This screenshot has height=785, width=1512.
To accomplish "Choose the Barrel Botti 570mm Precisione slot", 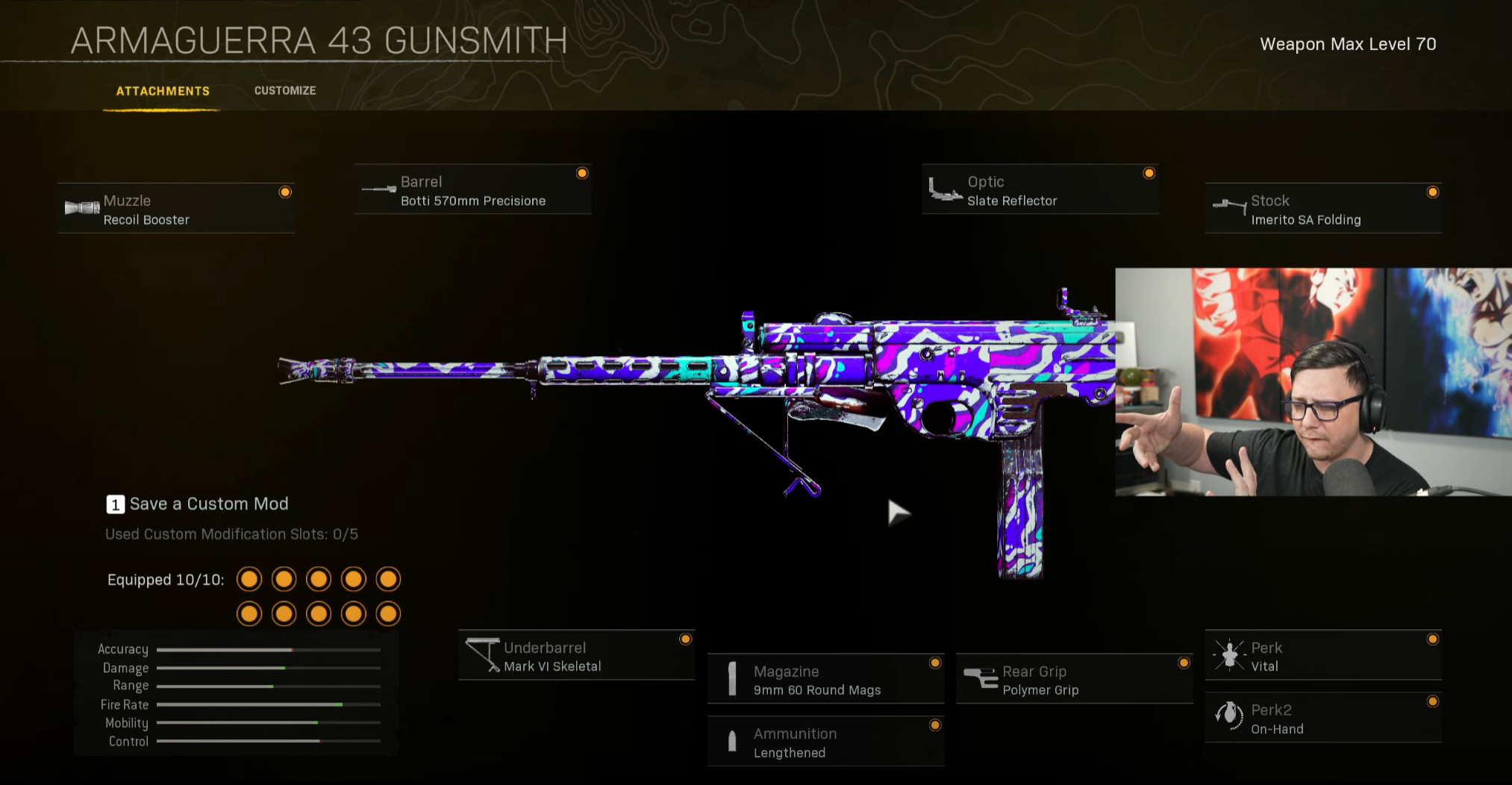I will pos(472,191).
